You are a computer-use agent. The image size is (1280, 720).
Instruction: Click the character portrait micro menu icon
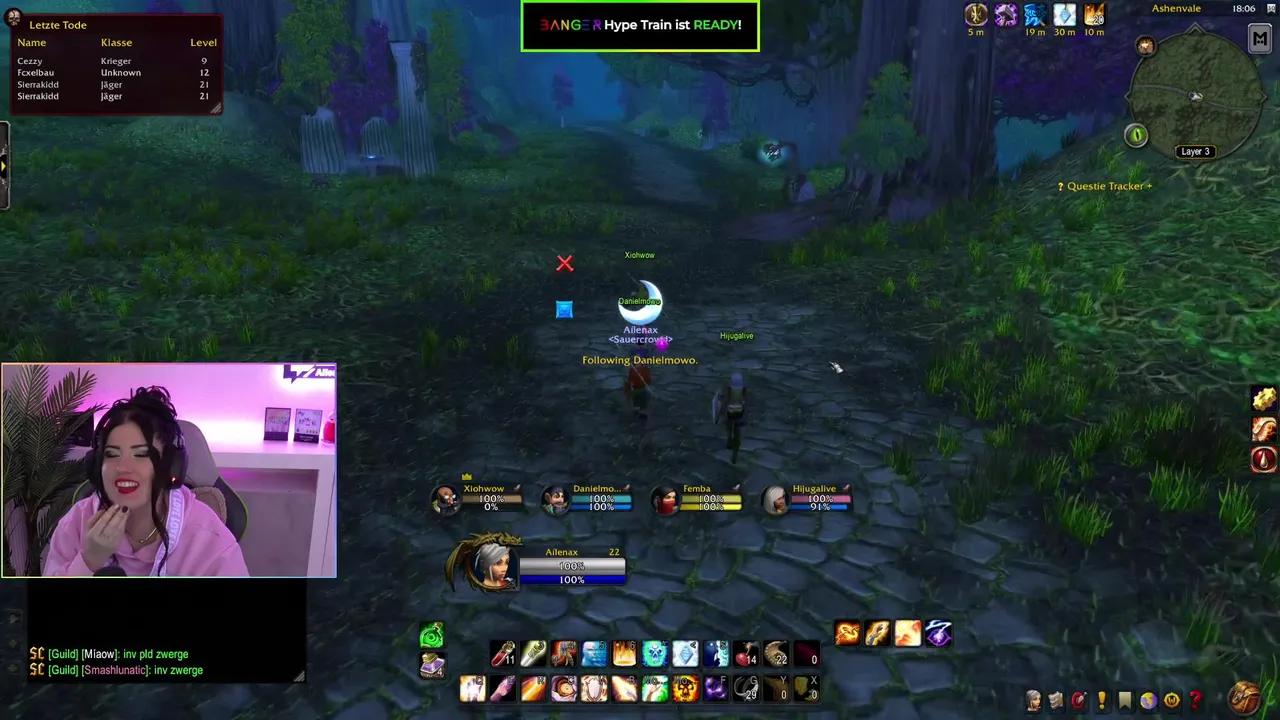pos(1032,700)
